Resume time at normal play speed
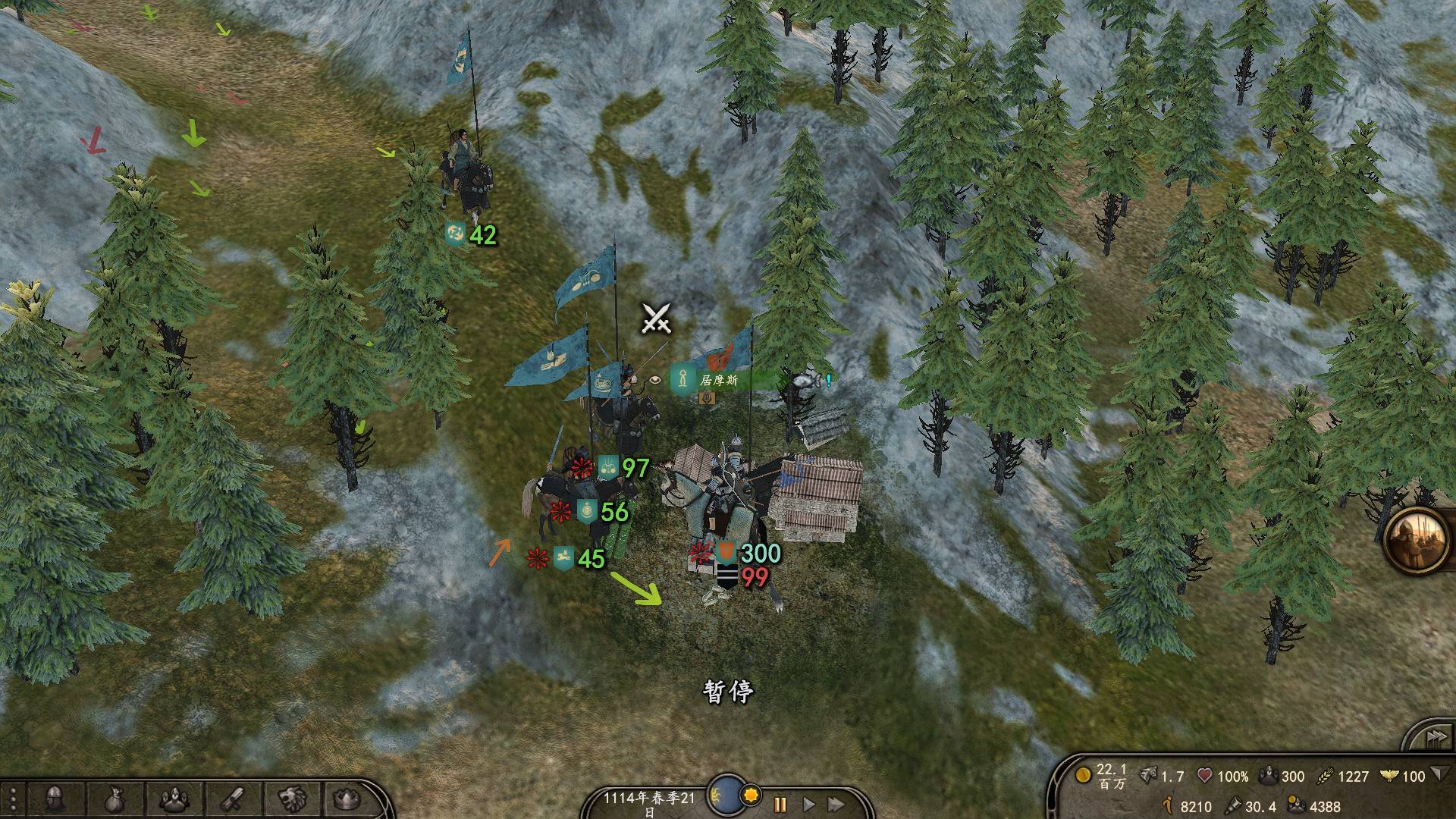Viewport: 1456px width, 819px height. (808, 804)
